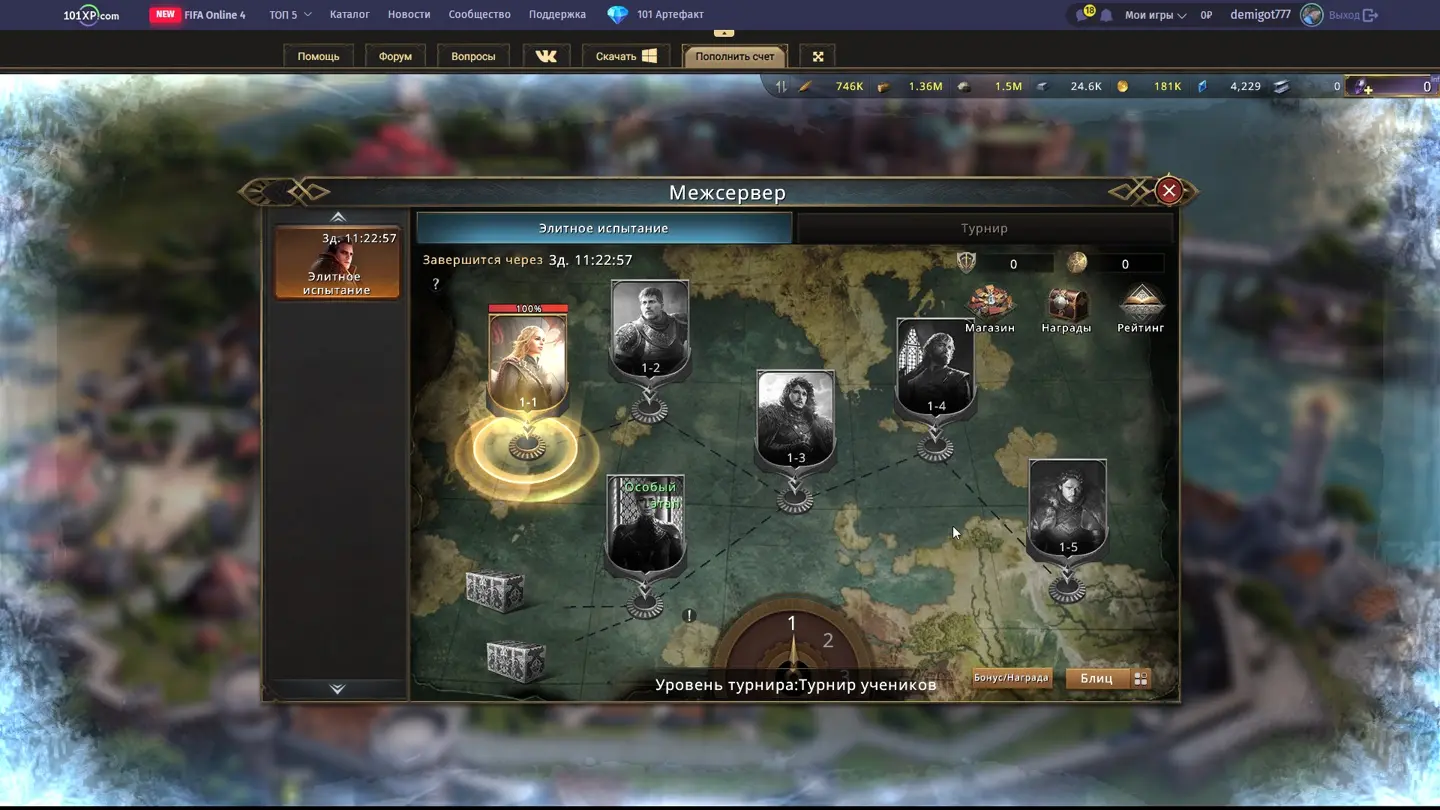This screenshot has height=810, width=1440.
Task: Select stage 1-1 portrait
Action: pyautogui.click(x=528, y=362)
